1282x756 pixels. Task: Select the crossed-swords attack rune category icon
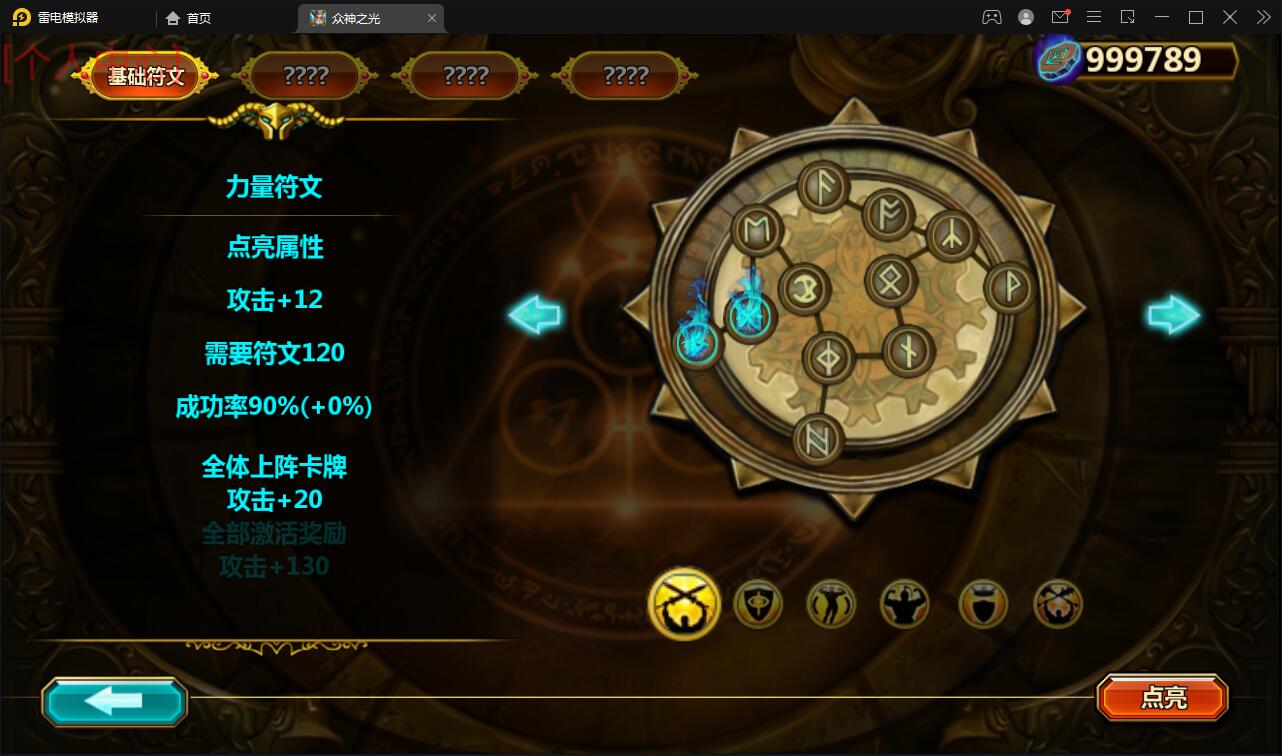coord(683,604)
